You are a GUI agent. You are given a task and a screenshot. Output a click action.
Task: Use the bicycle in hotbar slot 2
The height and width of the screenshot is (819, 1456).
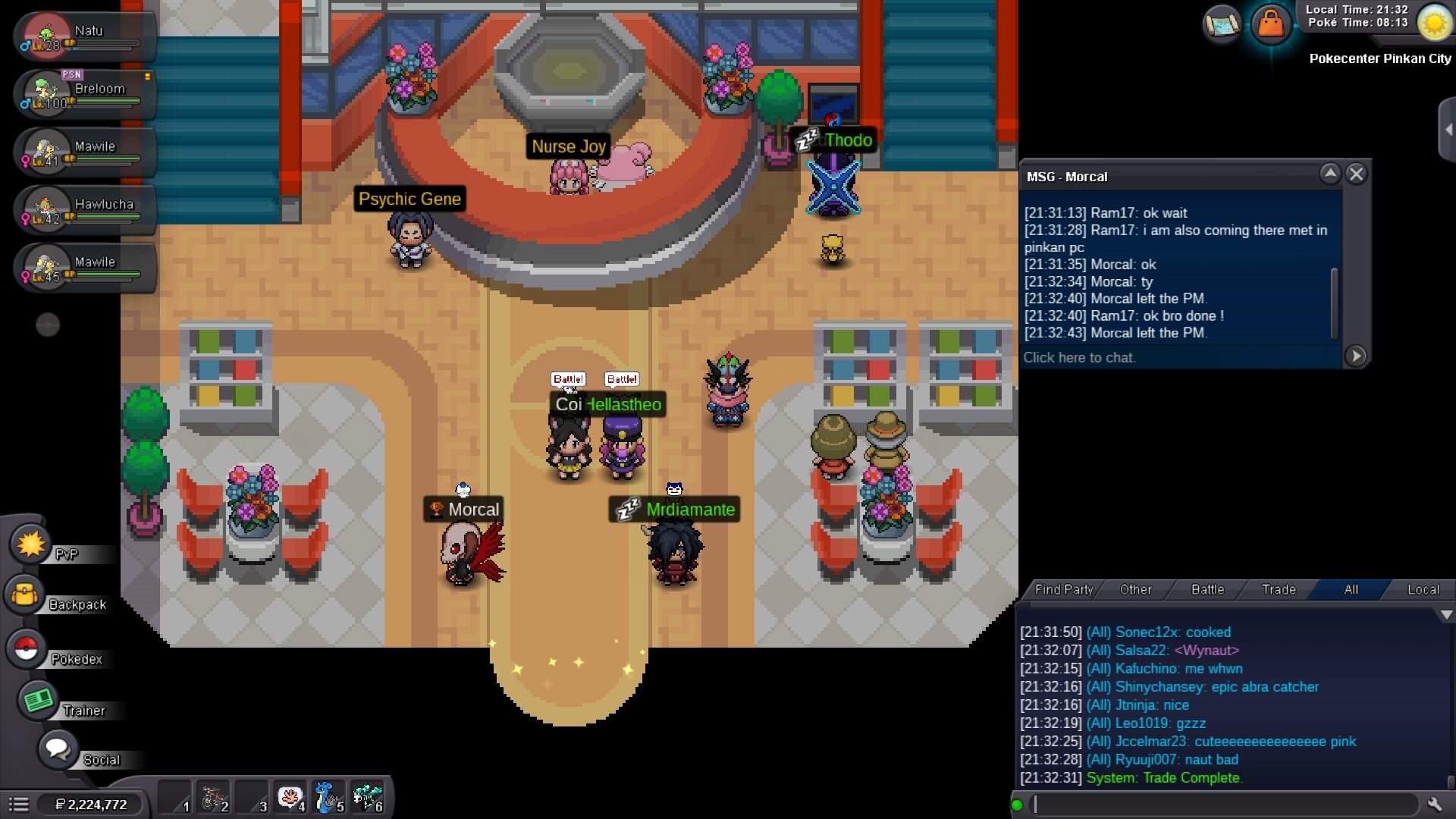pyautogui.click(x=214, y=799)
